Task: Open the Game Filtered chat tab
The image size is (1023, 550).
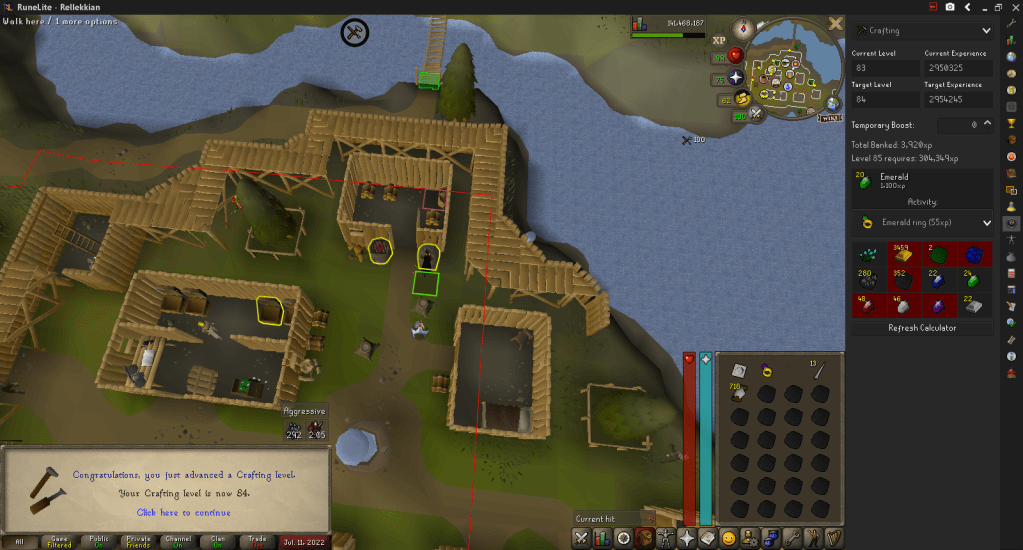Action: click(59, 541)
